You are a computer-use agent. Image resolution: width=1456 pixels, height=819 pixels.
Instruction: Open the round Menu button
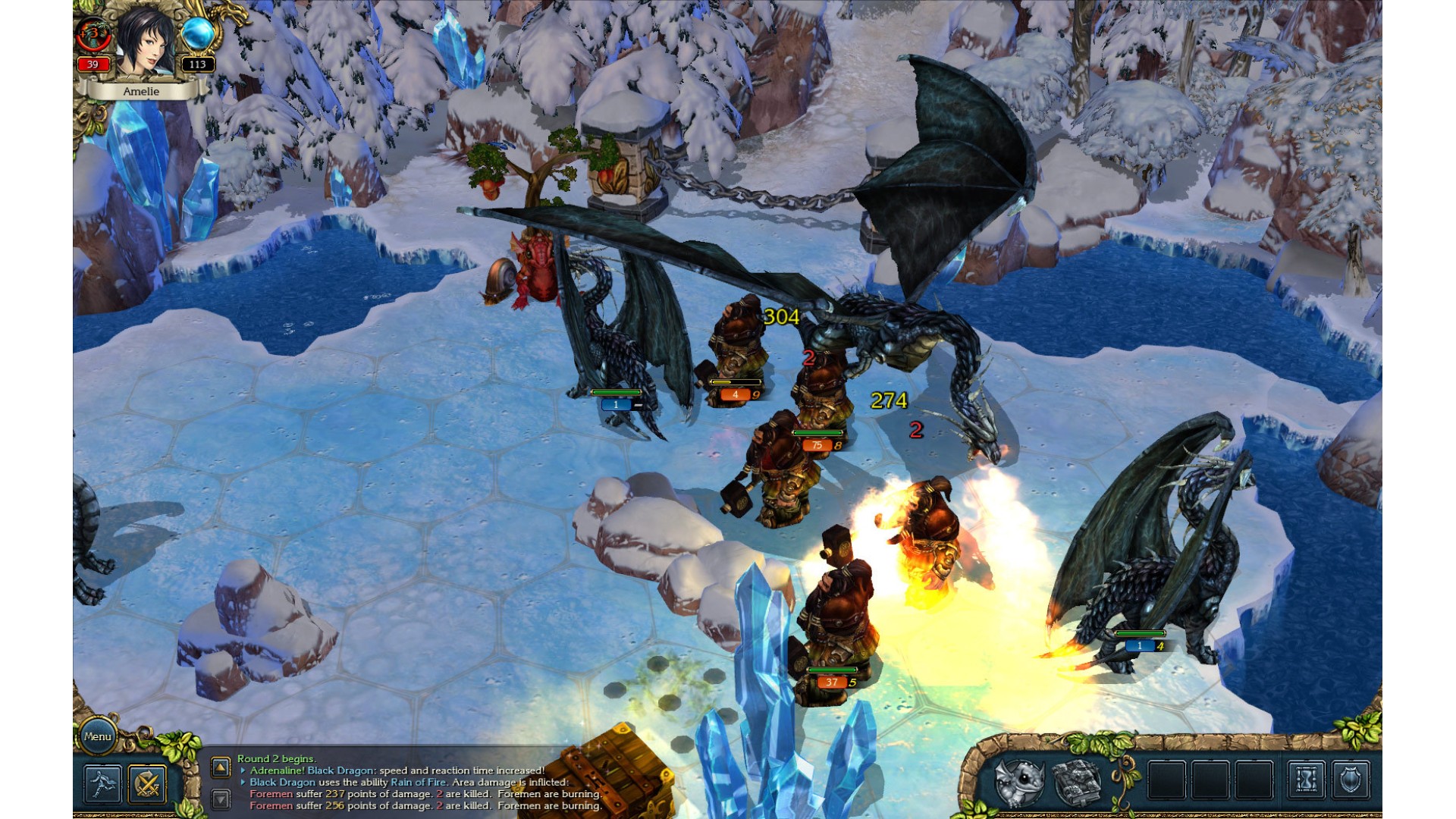tap(98, 736)
